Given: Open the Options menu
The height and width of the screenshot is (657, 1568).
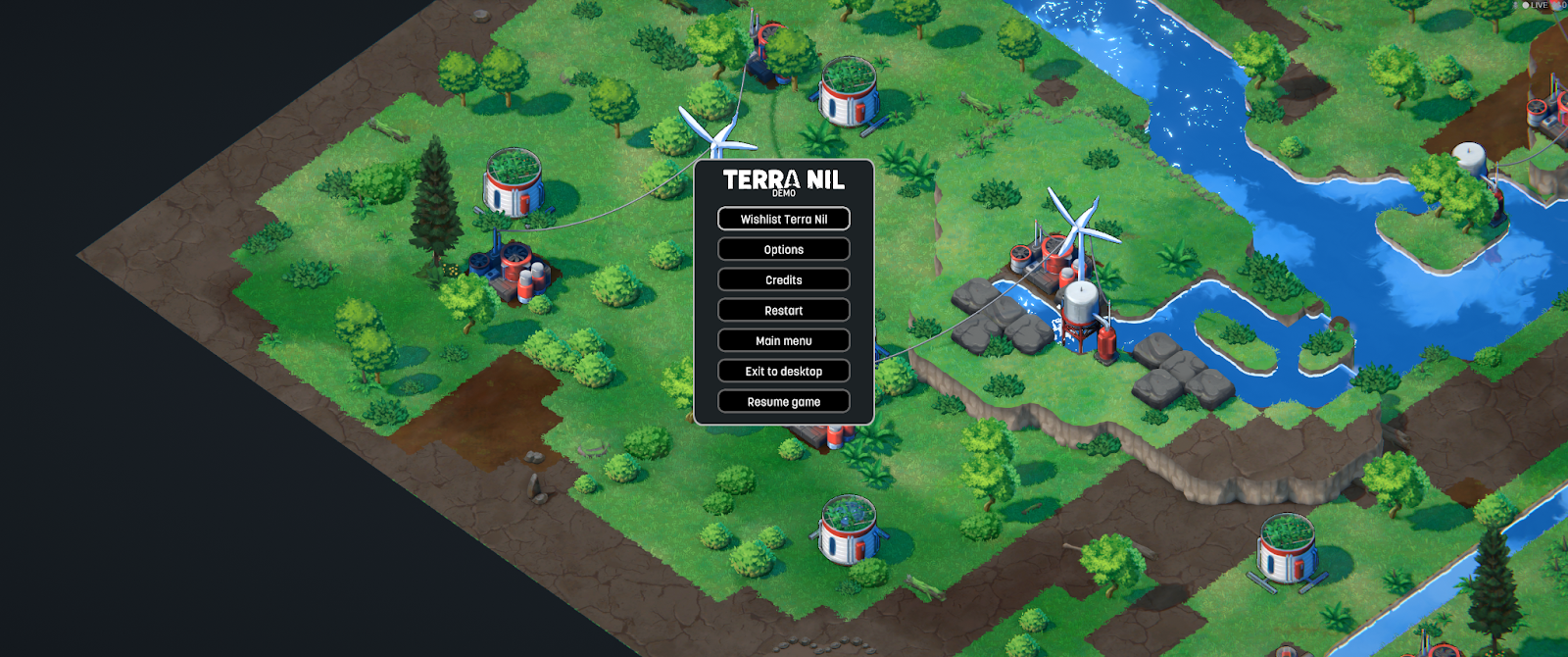Looking at the screenshot, I should pyautogui.click(x=783, y=249).
